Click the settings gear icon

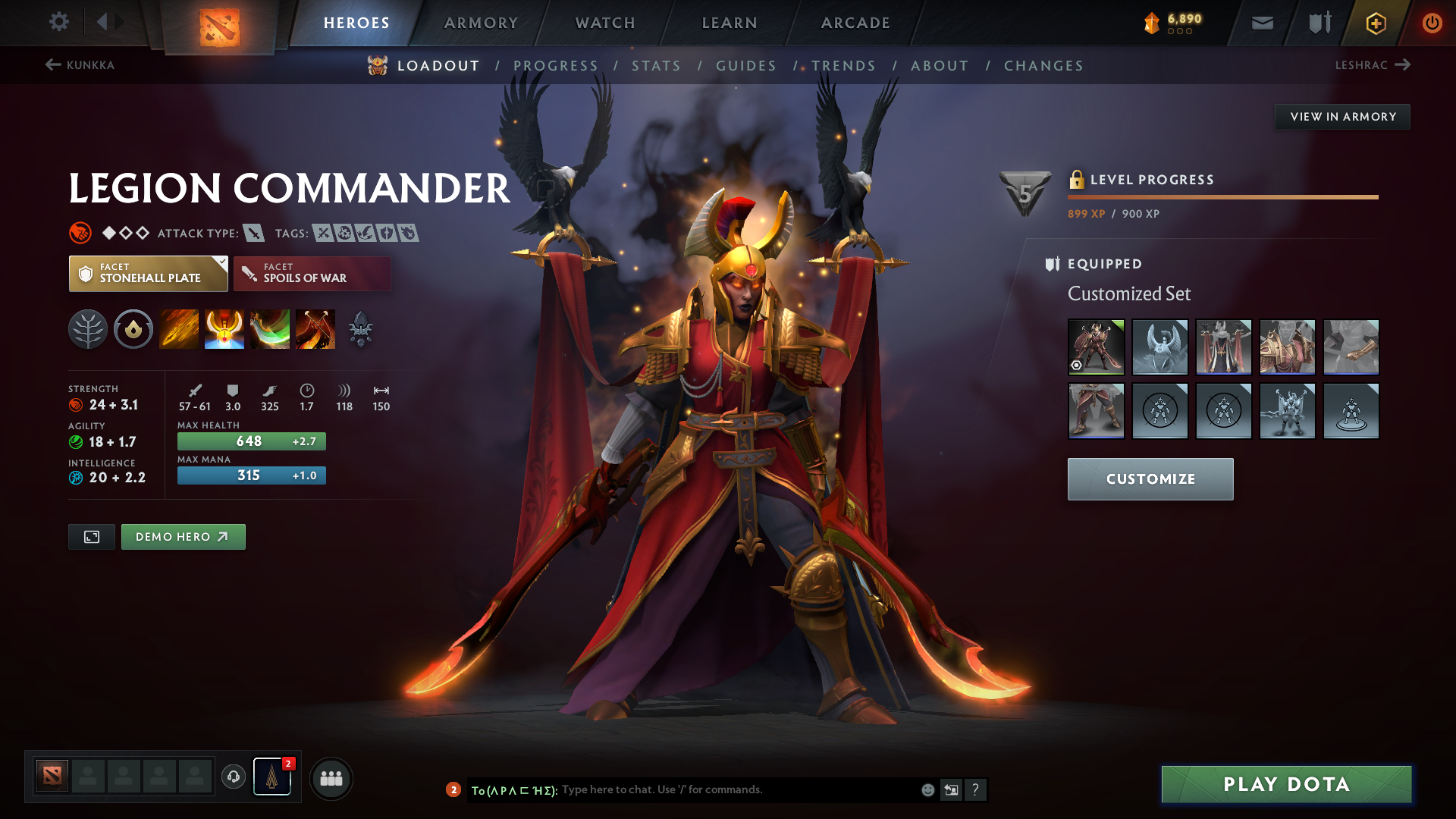(x=59, y=22)
